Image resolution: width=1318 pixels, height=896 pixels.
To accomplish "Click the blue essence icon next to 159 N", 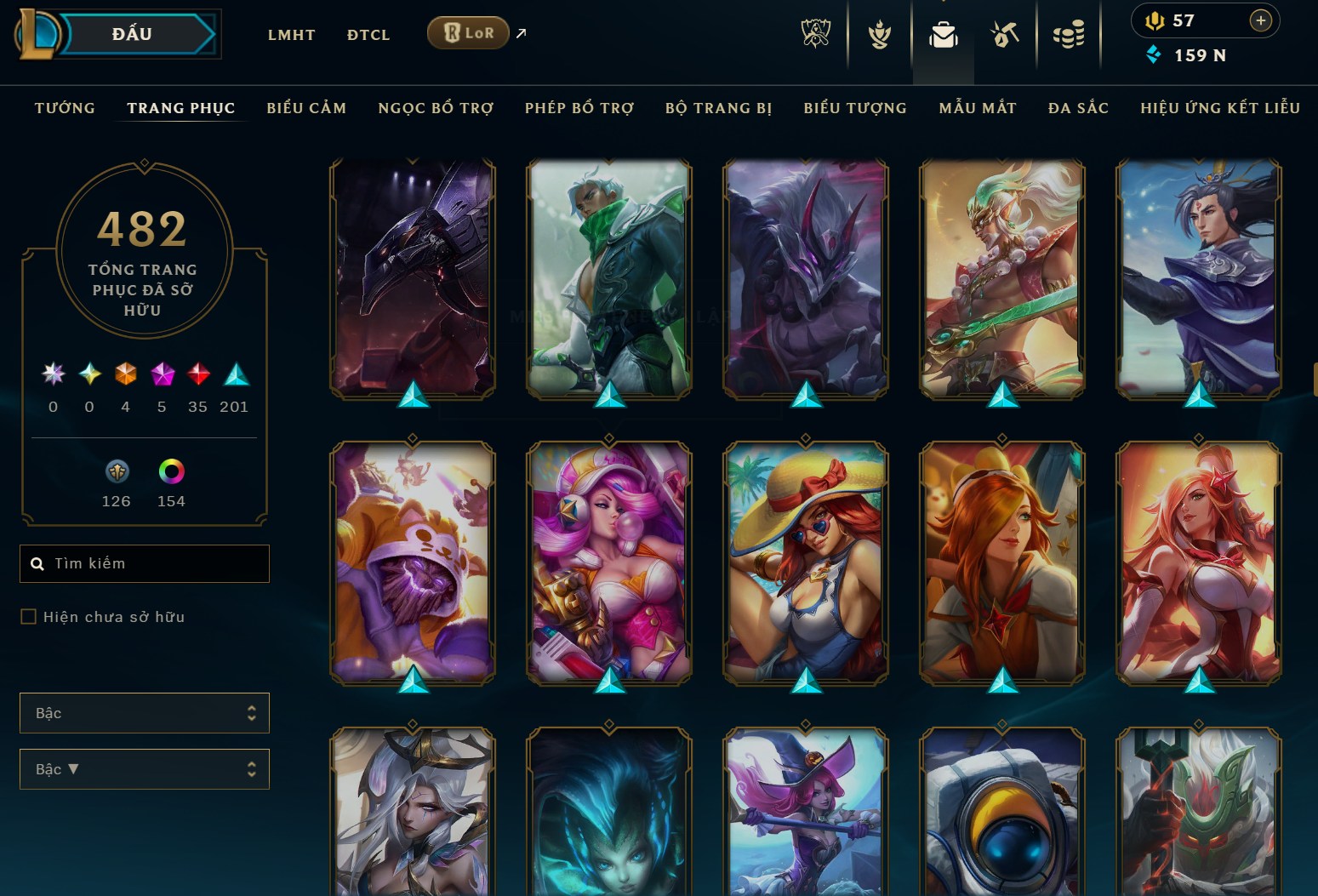I will (x=1154, y=55).
